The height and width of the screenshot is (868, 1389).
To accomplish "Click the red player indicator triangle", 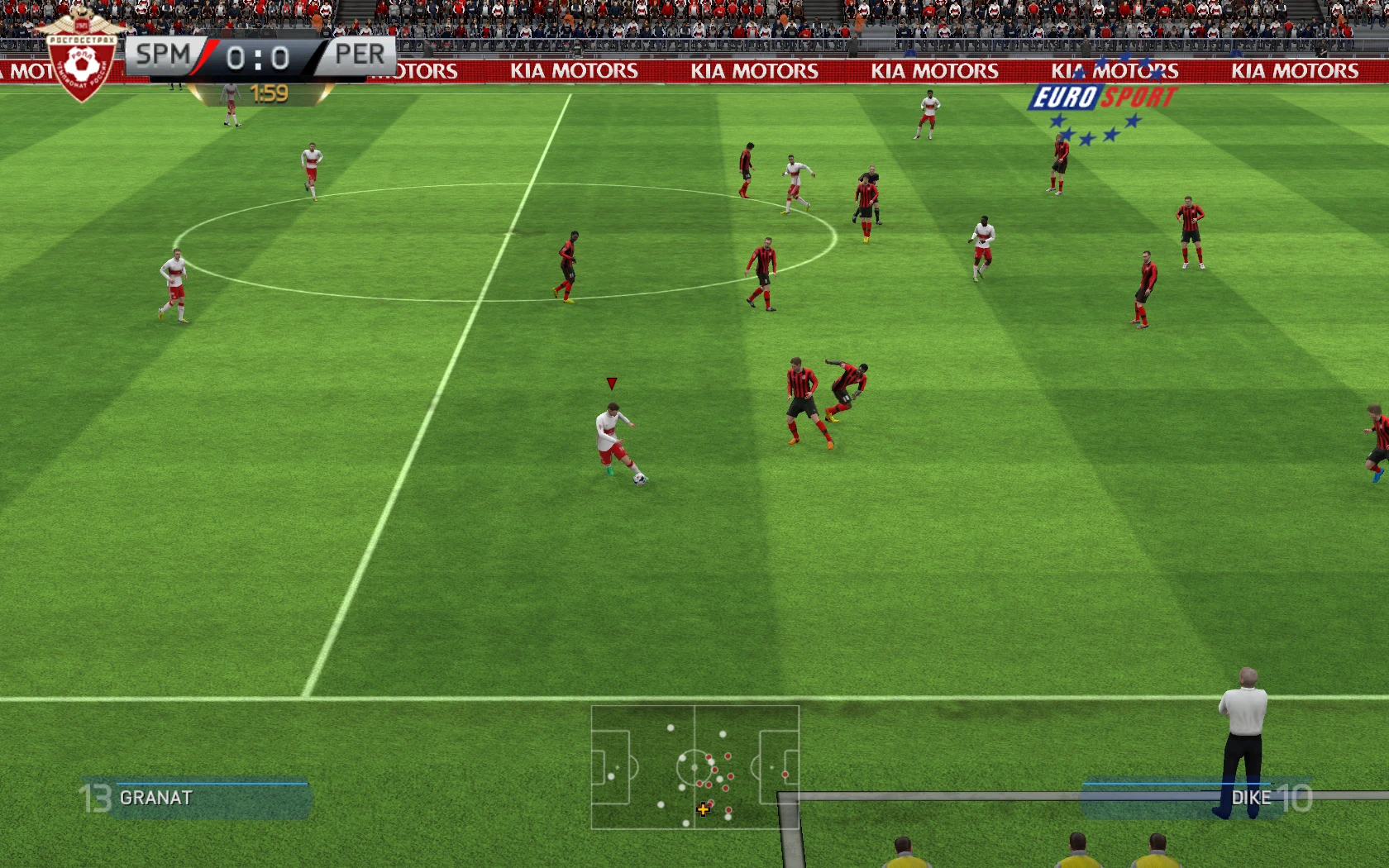I will (612, 383).
